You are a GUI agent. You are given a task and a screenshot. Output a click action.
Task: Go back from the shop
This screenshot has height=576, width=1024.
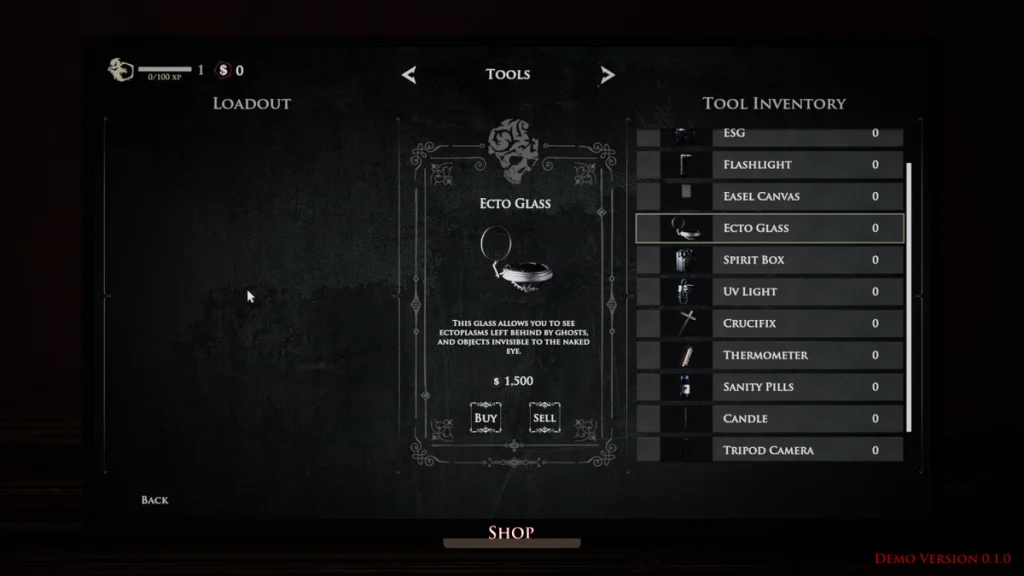pyautogui.click(x=155, y=500)
